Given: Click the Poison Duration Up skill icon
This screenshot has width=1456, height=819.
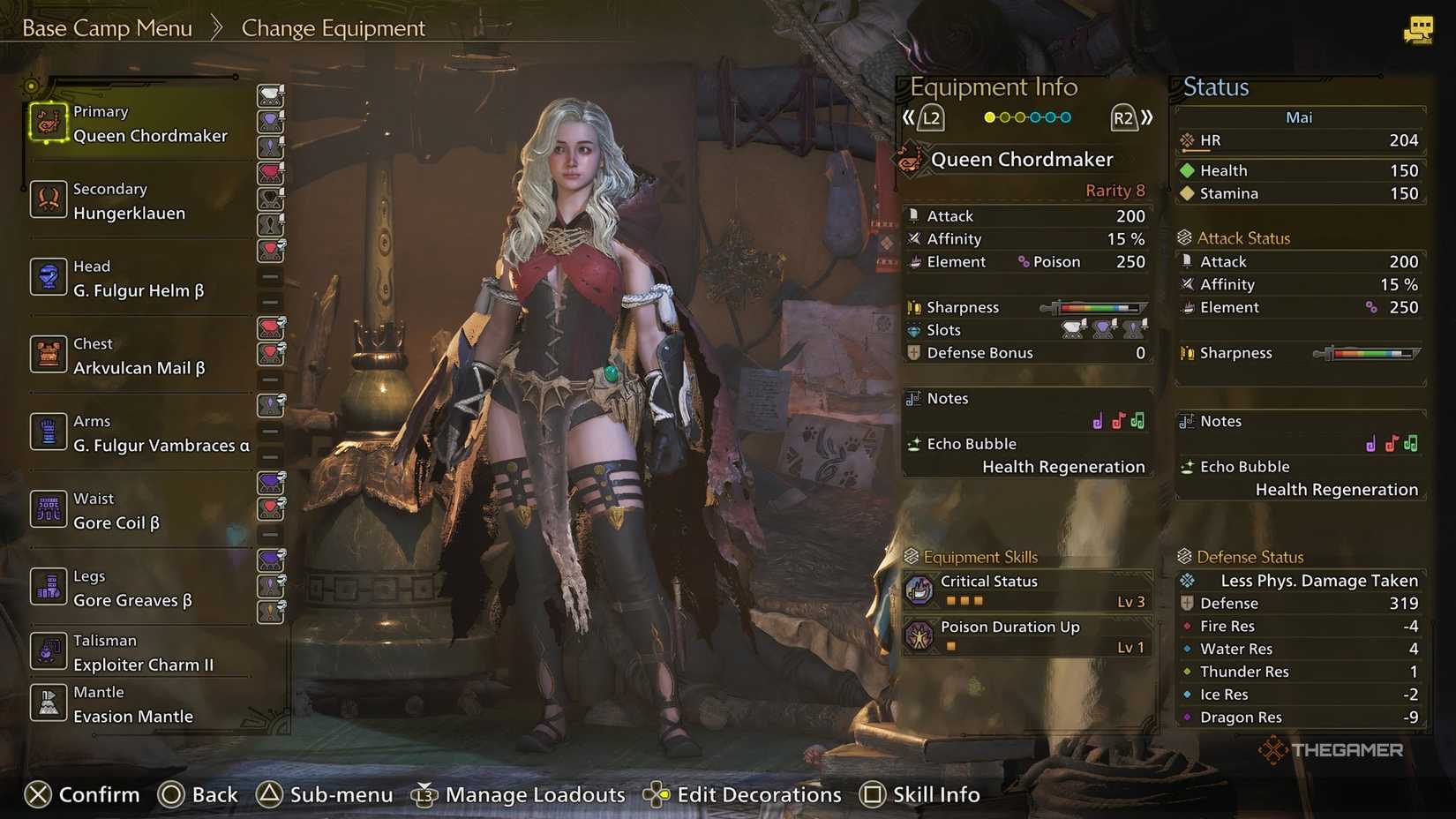Looking at the screenshot, I should [919, 635].
